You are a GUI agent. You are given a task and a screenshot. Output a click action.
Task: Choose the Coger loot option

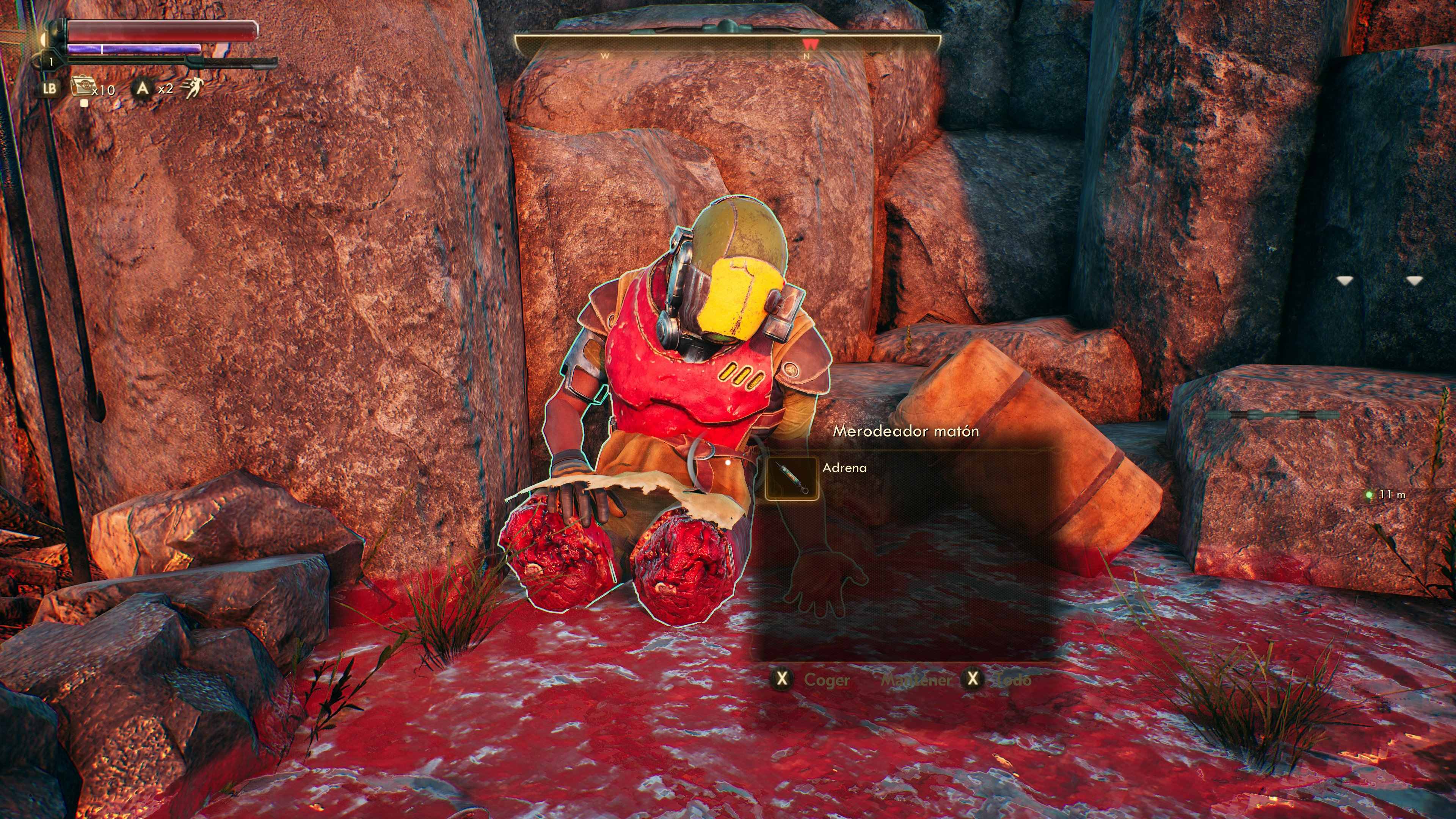point(826,679)
